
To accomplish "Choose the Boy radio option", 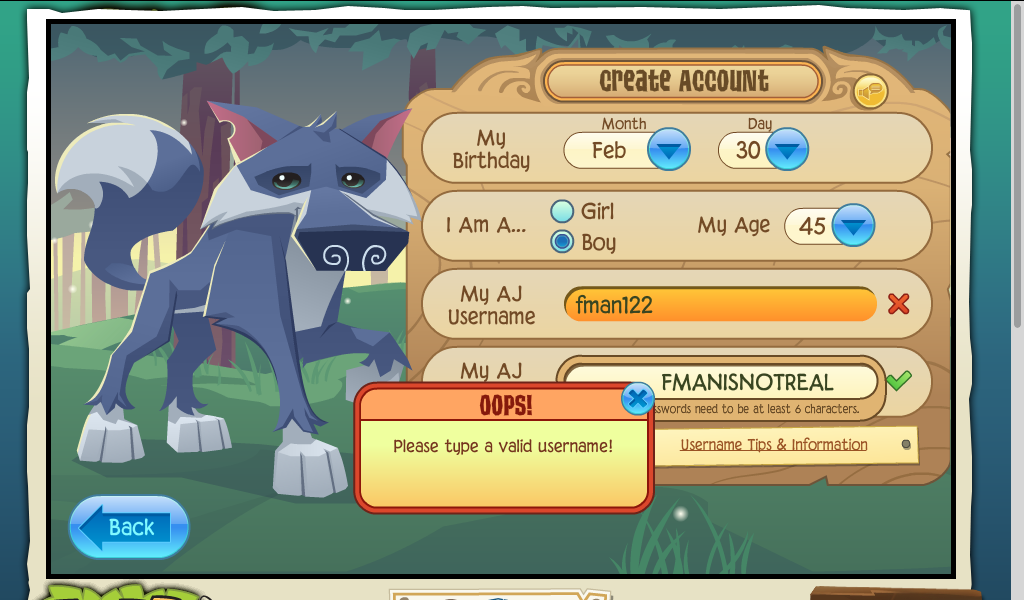I will tap(563, 242).
